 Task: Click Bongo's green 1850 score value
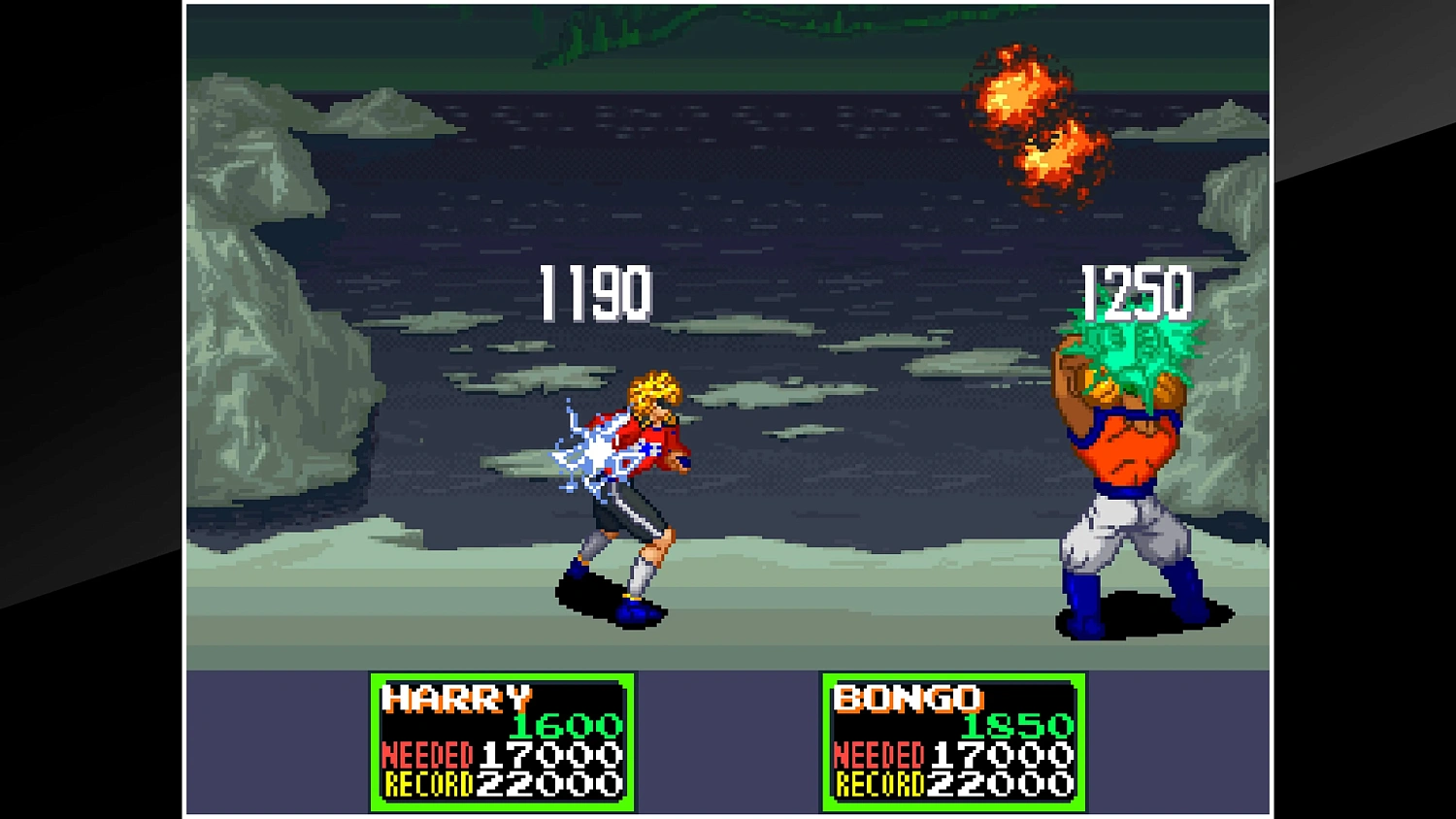1017,725
